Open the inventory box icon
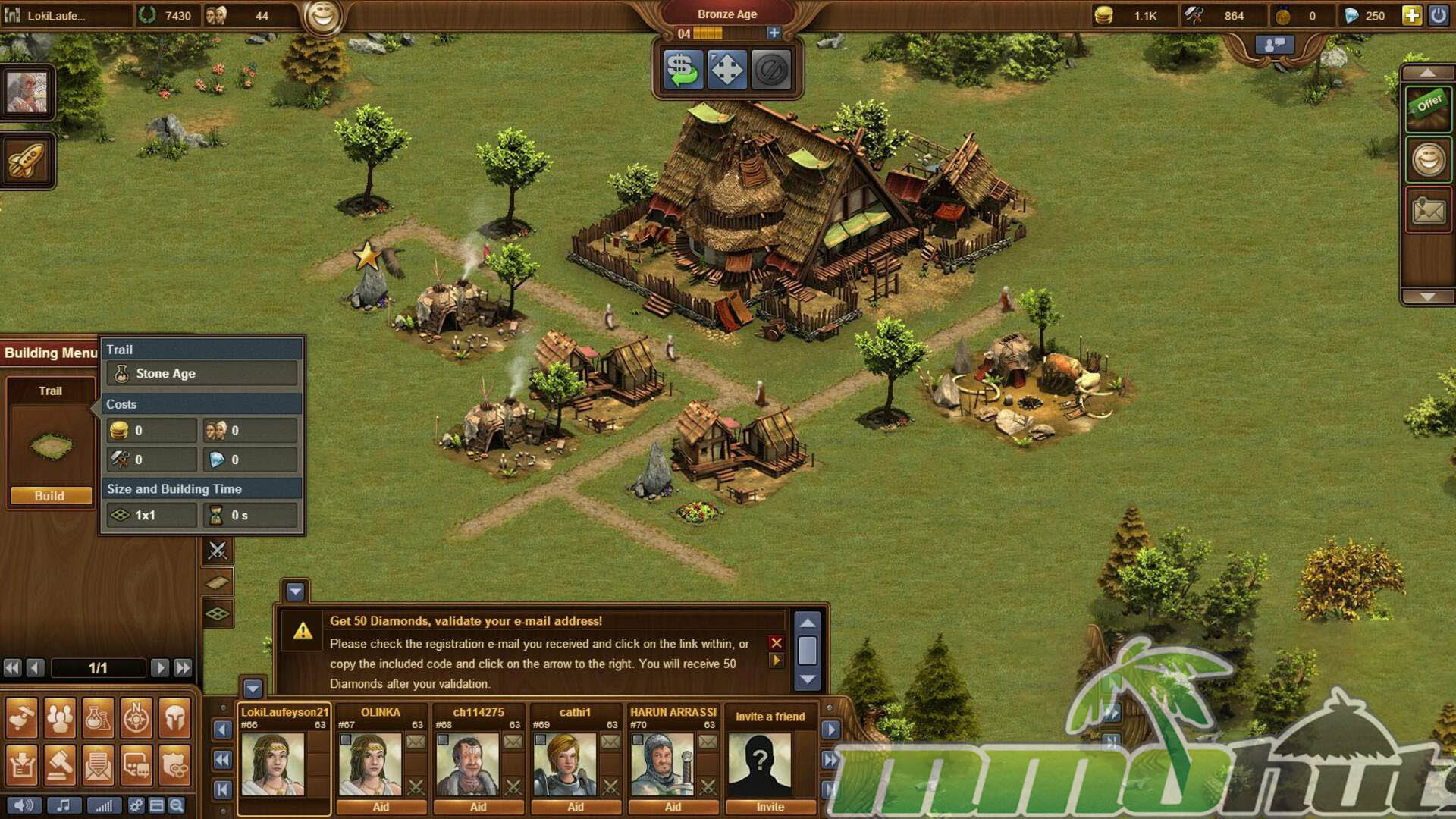Screen dimensions: 1456x819 click(x=21, y=766)
